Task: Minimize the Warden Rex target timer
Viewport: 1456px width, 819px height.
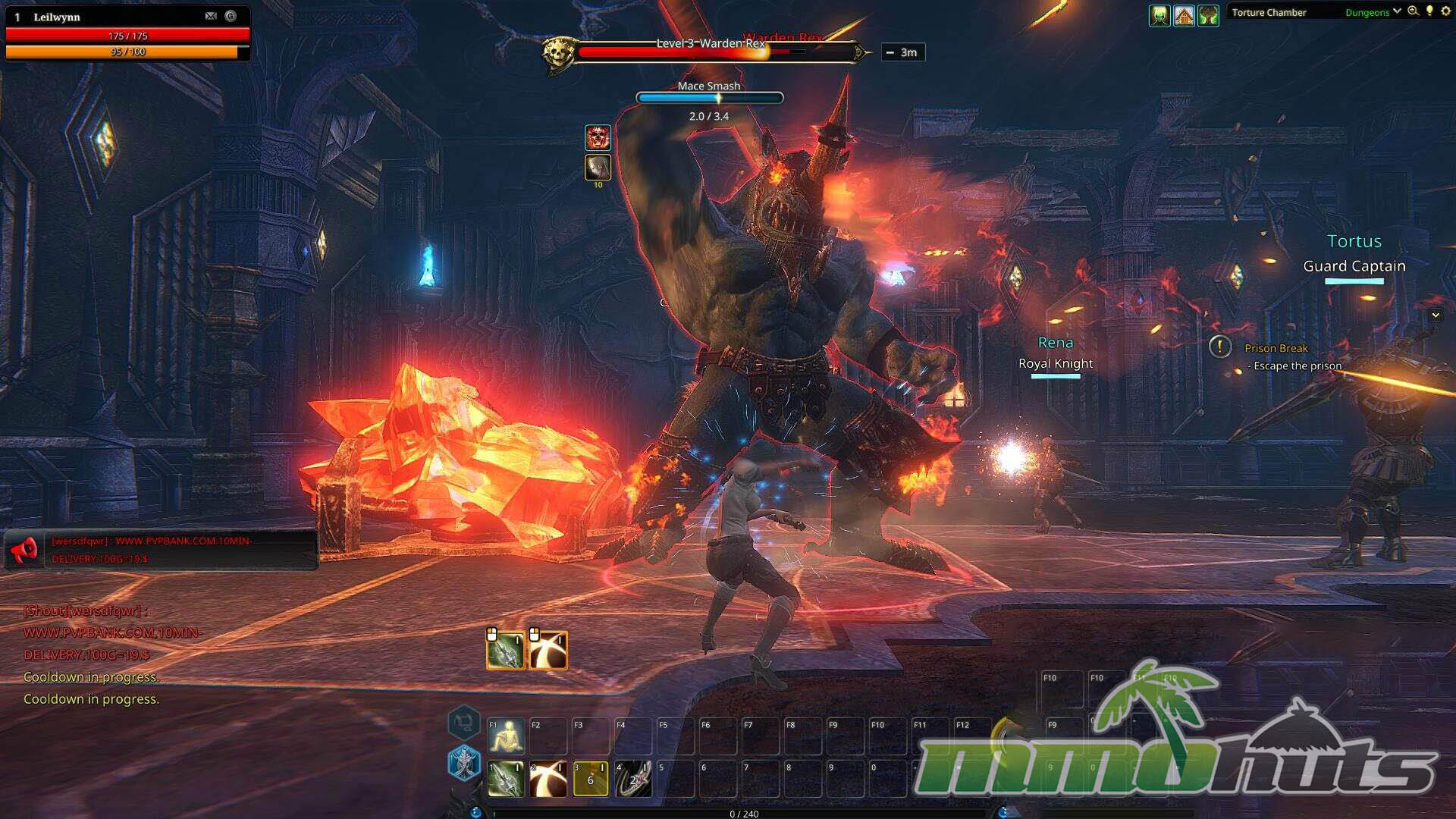Action: pos(890,52)
